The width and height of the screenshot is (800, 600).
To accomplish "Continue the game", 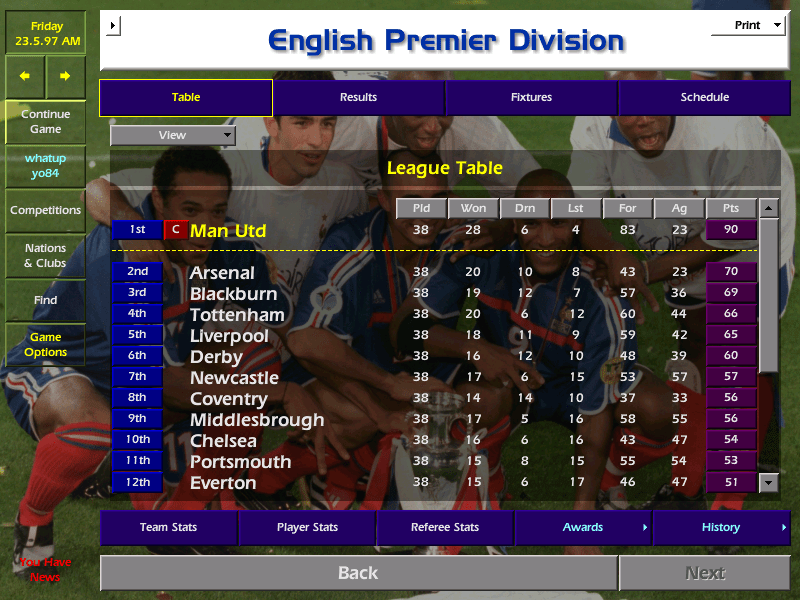I will click(x=45, y=121).
